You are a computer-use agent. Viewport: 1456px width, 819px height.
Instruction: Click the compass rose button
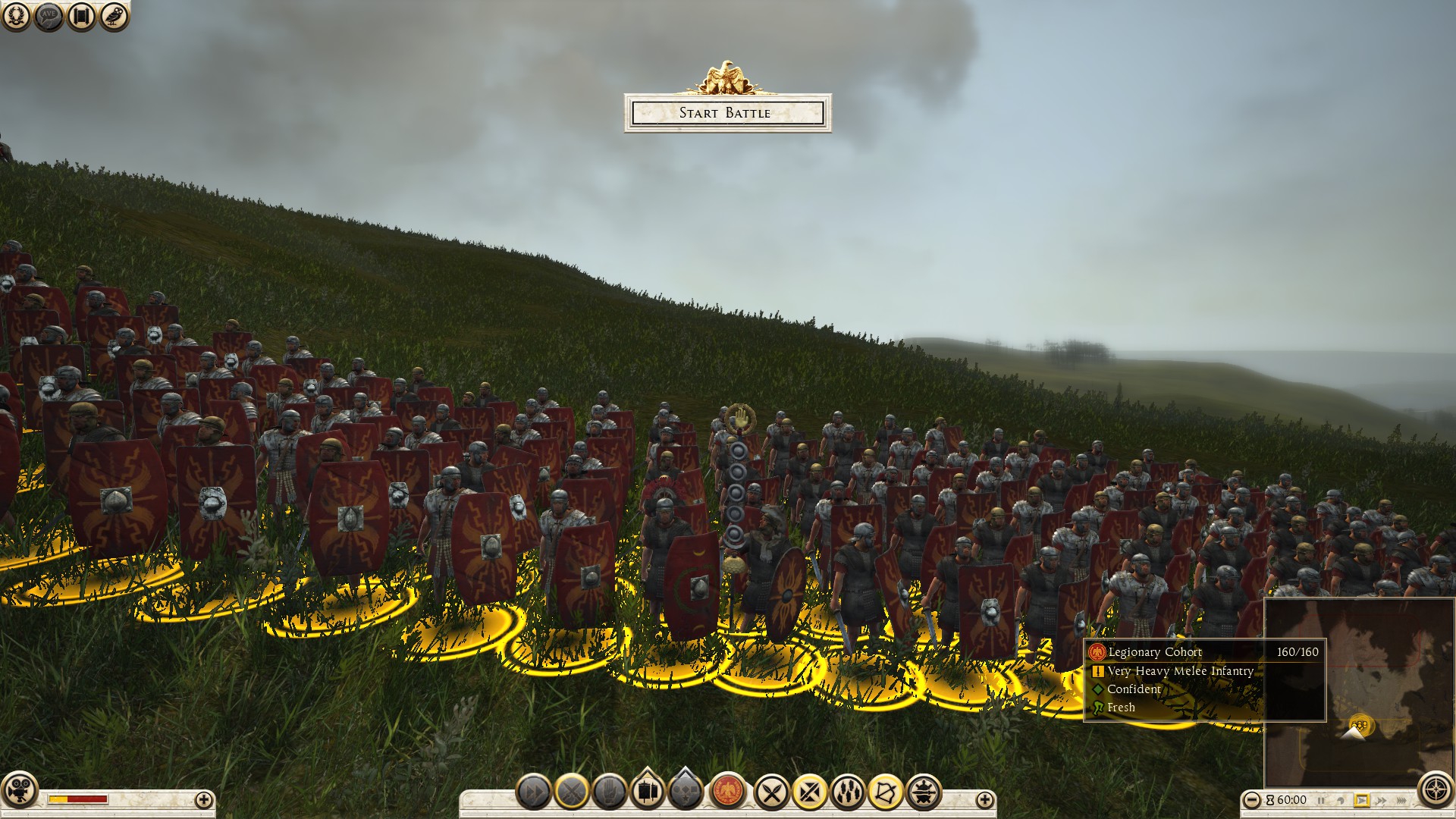(1436, 789)
